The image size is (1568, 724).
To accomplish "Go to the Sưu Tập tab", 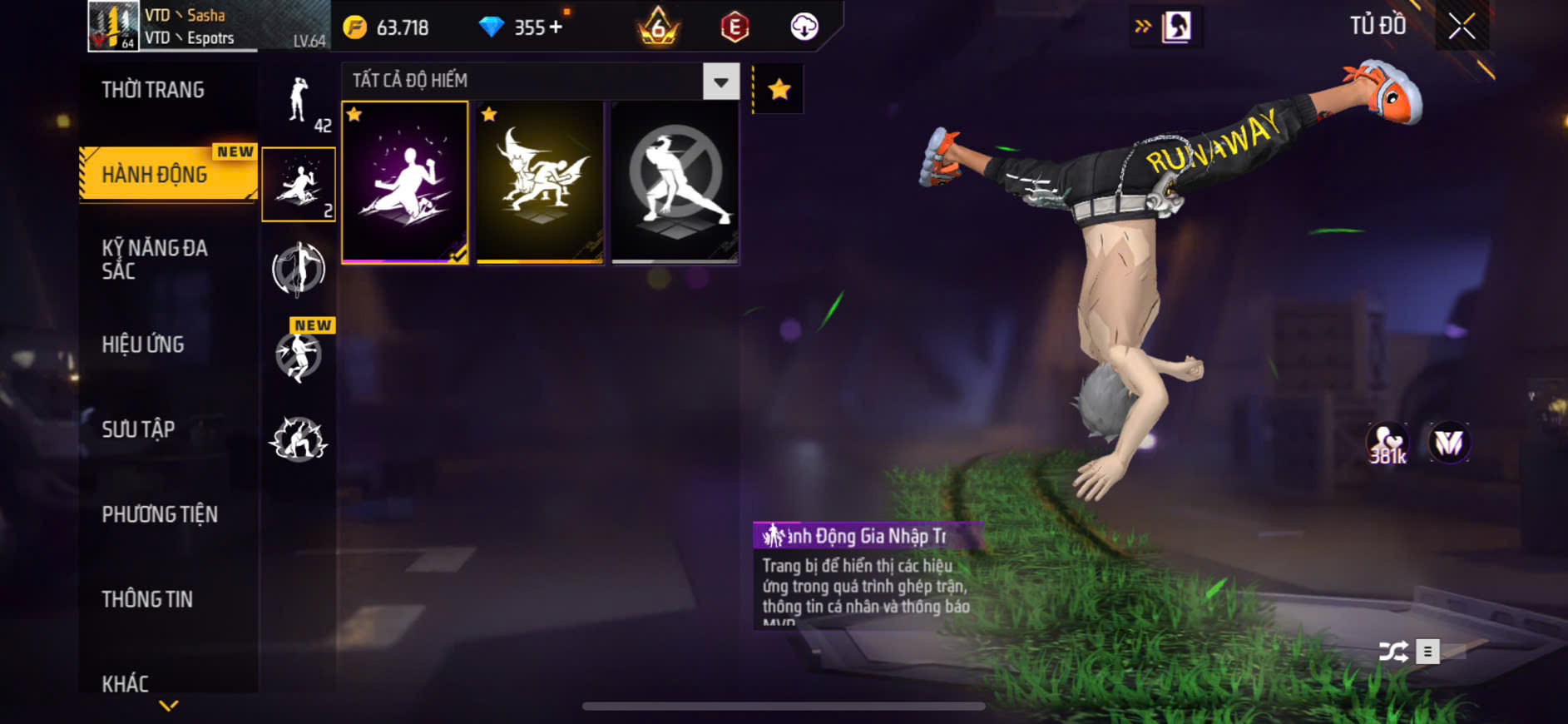I will tap(138, 429).
